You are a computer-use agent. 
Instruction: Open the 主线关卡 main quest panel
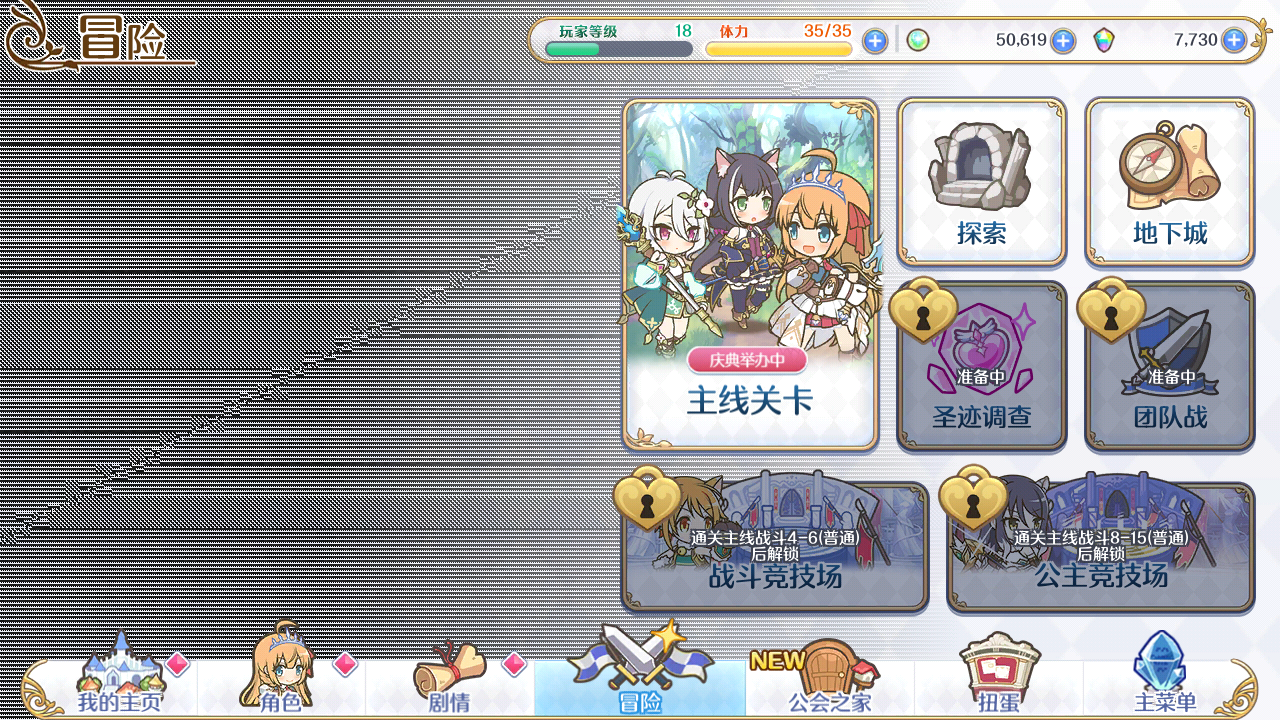750,273
